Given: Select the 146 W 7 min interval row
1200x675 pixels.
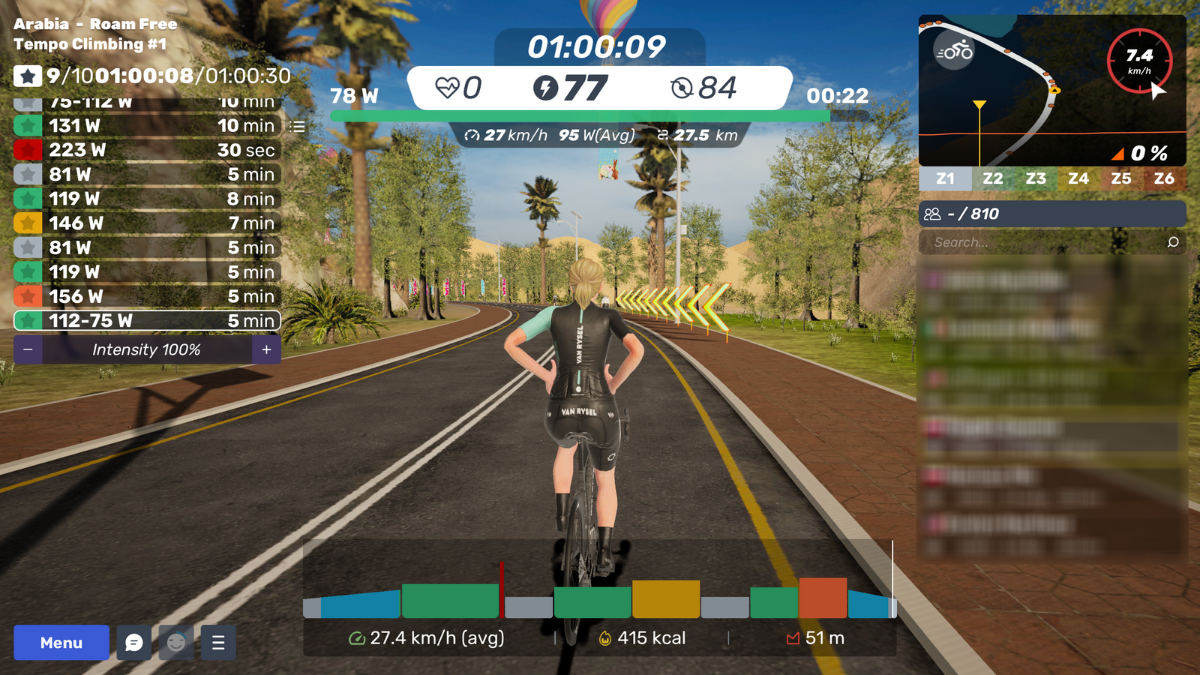Looking at the screenshot, I should click(x=146, y=223).
